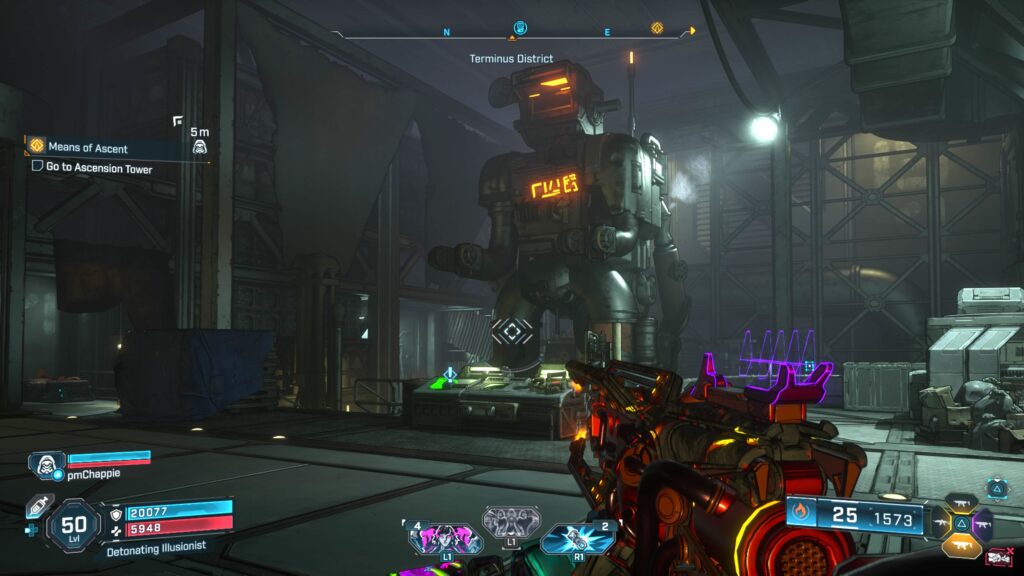Use the repair kit syringe icon
Screen dimensions: 1024x576
[x=36, y=506]
